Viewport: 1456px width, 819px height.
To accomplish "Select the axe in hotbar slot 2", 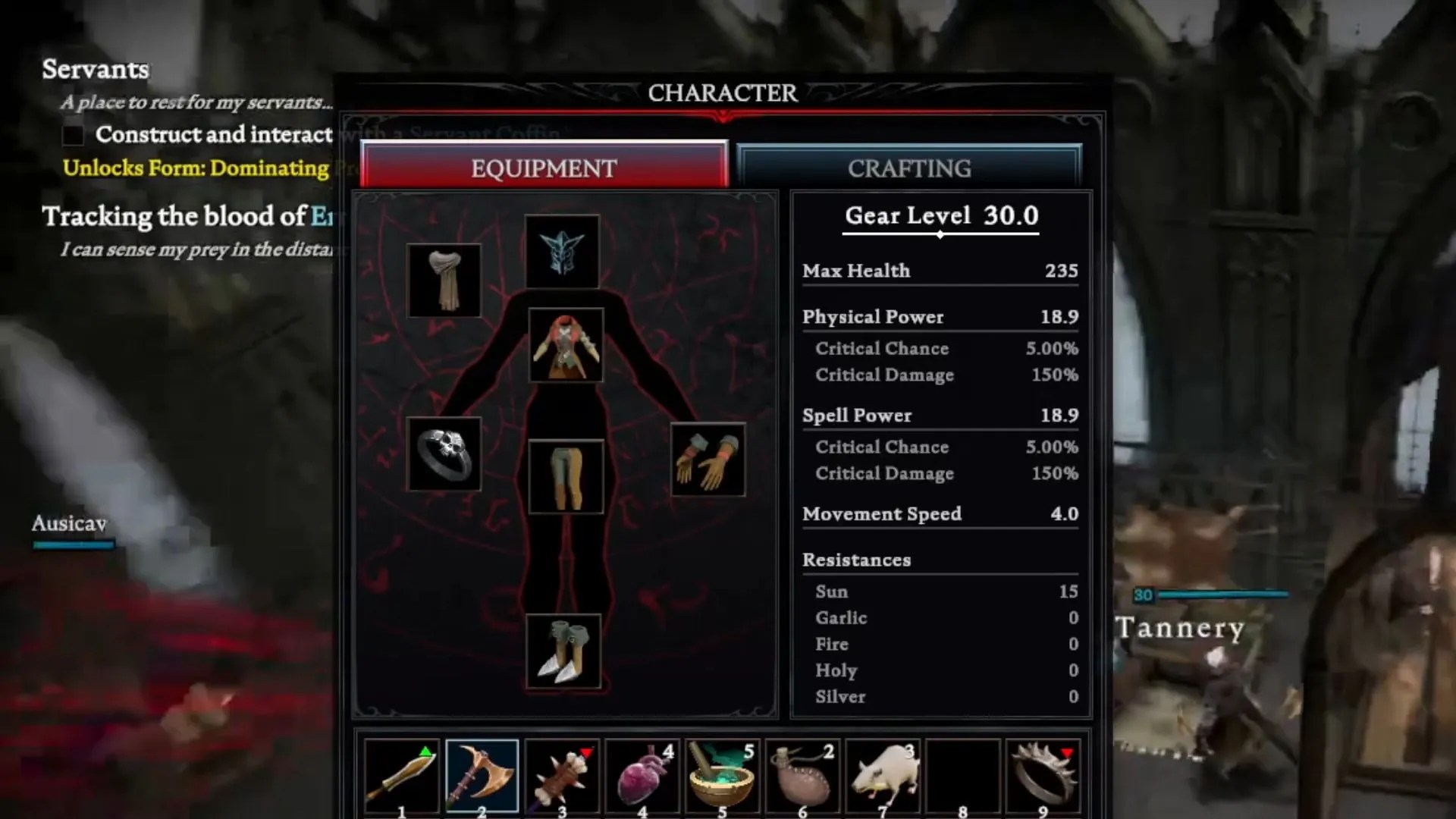I will pos(483,773).
